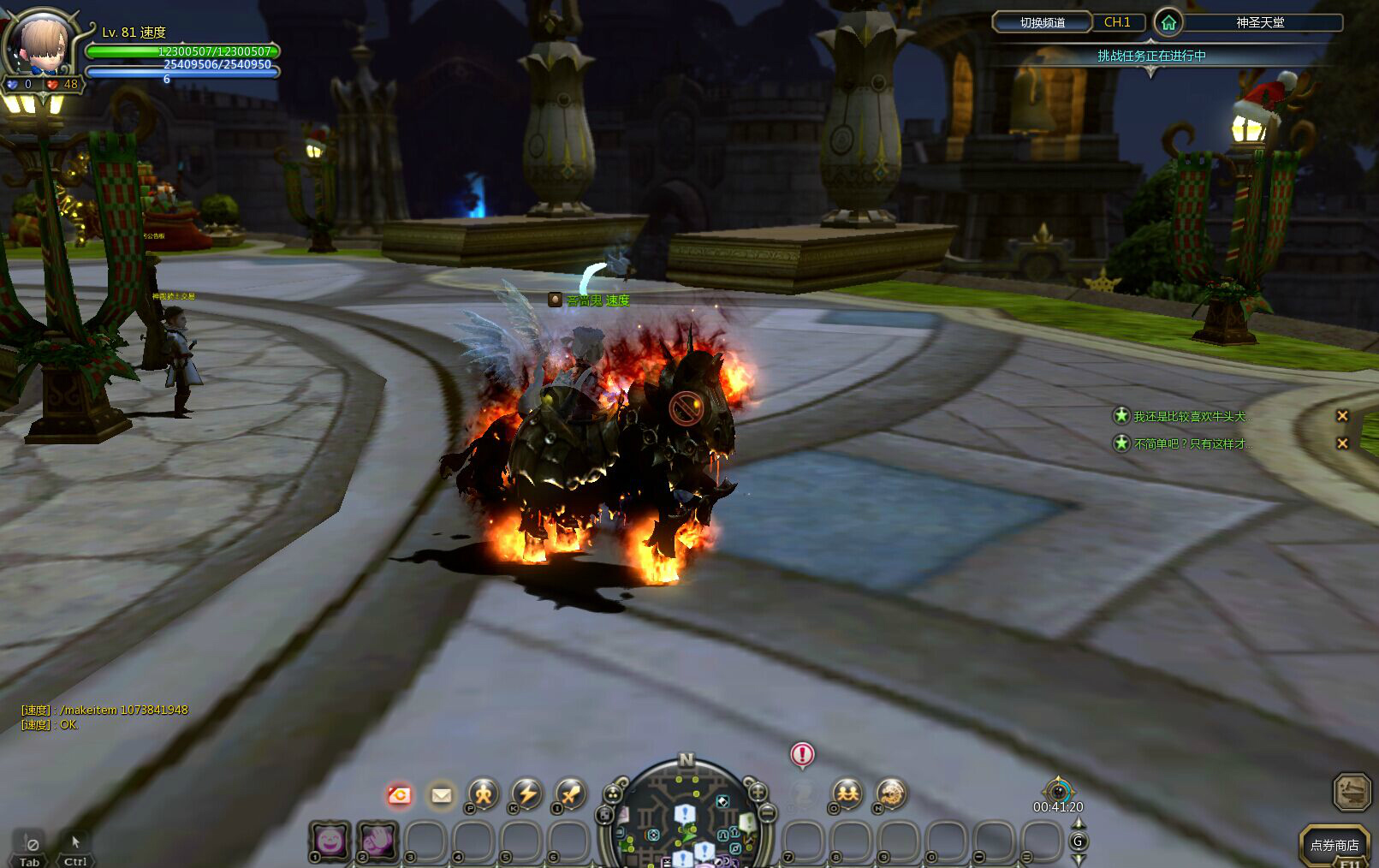
Task: Open the lightning bolt skills menu
Action: 526,794
